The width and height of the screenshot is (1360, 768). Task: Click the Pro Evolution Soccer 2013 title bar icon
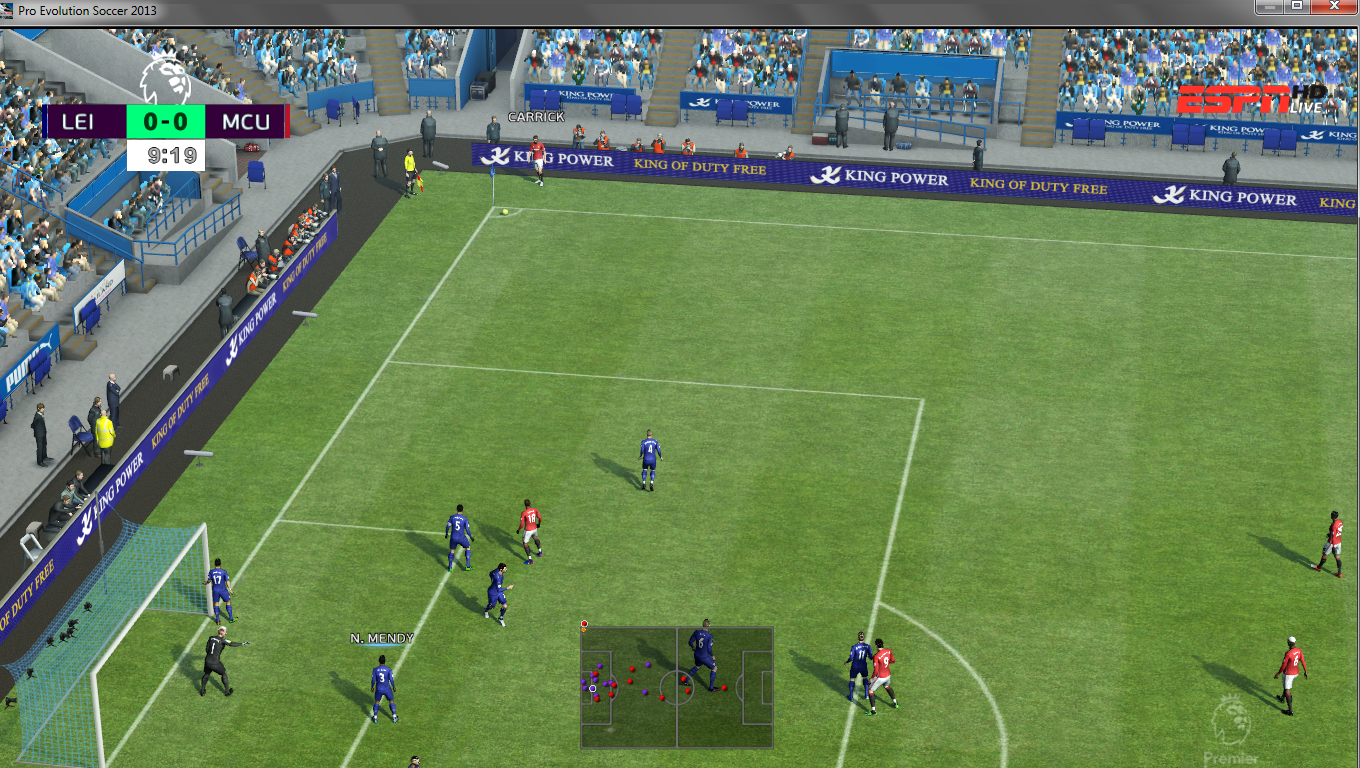[8, 9]
